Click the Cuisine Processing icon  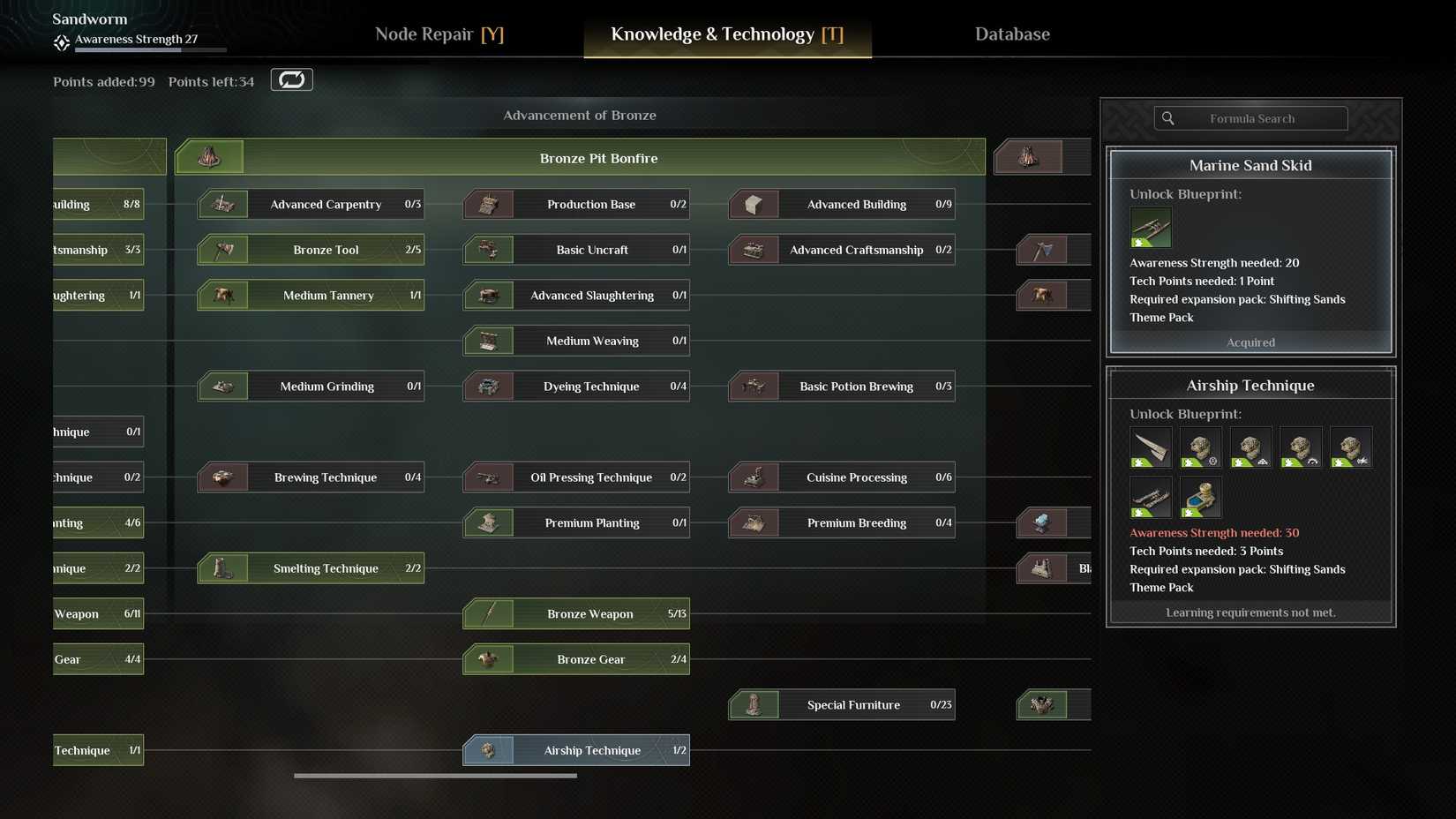point(754,477)
